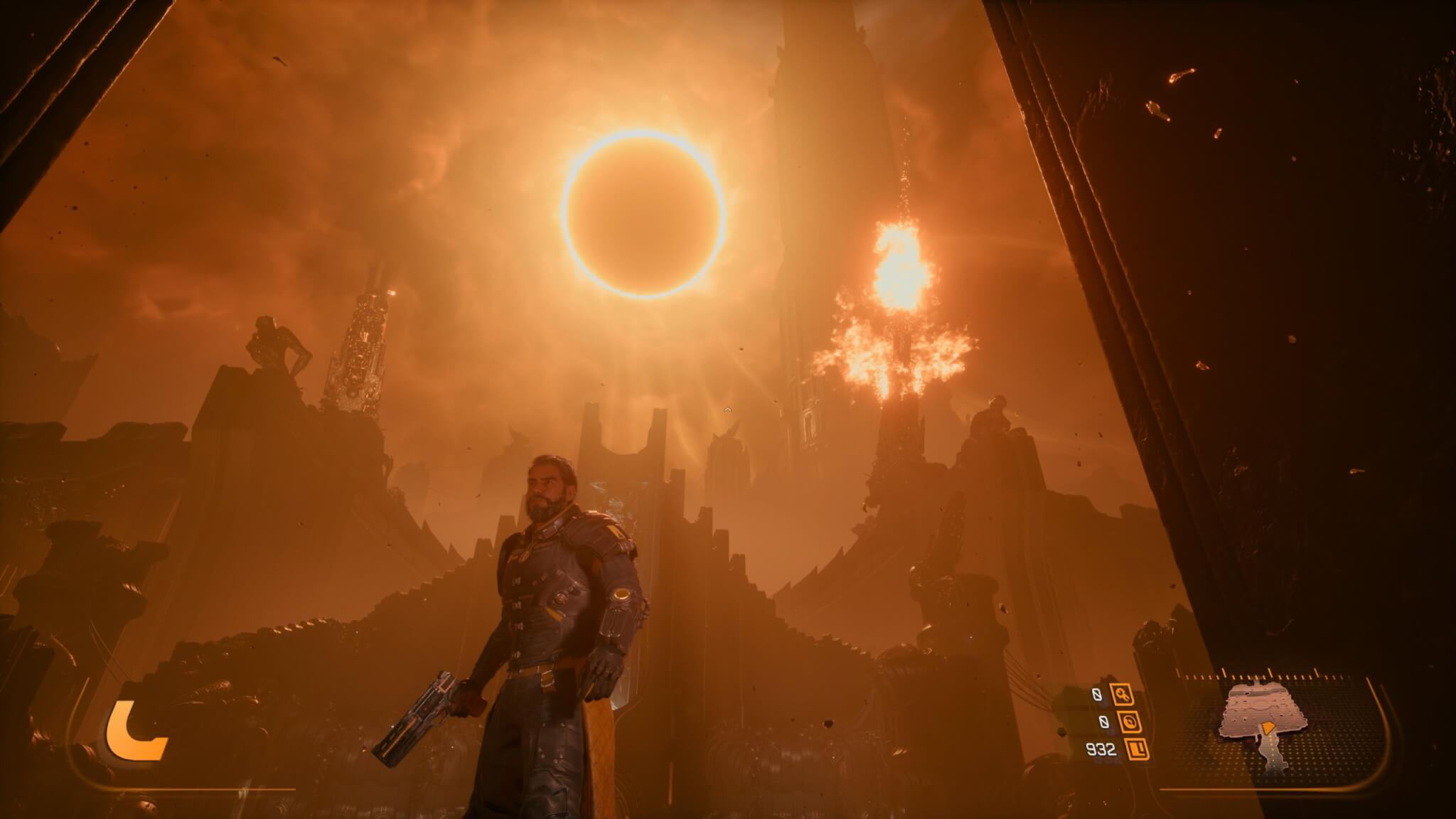Click the wrench resource icon
Screen dimensions: 1456x819
click(1123, 695)
